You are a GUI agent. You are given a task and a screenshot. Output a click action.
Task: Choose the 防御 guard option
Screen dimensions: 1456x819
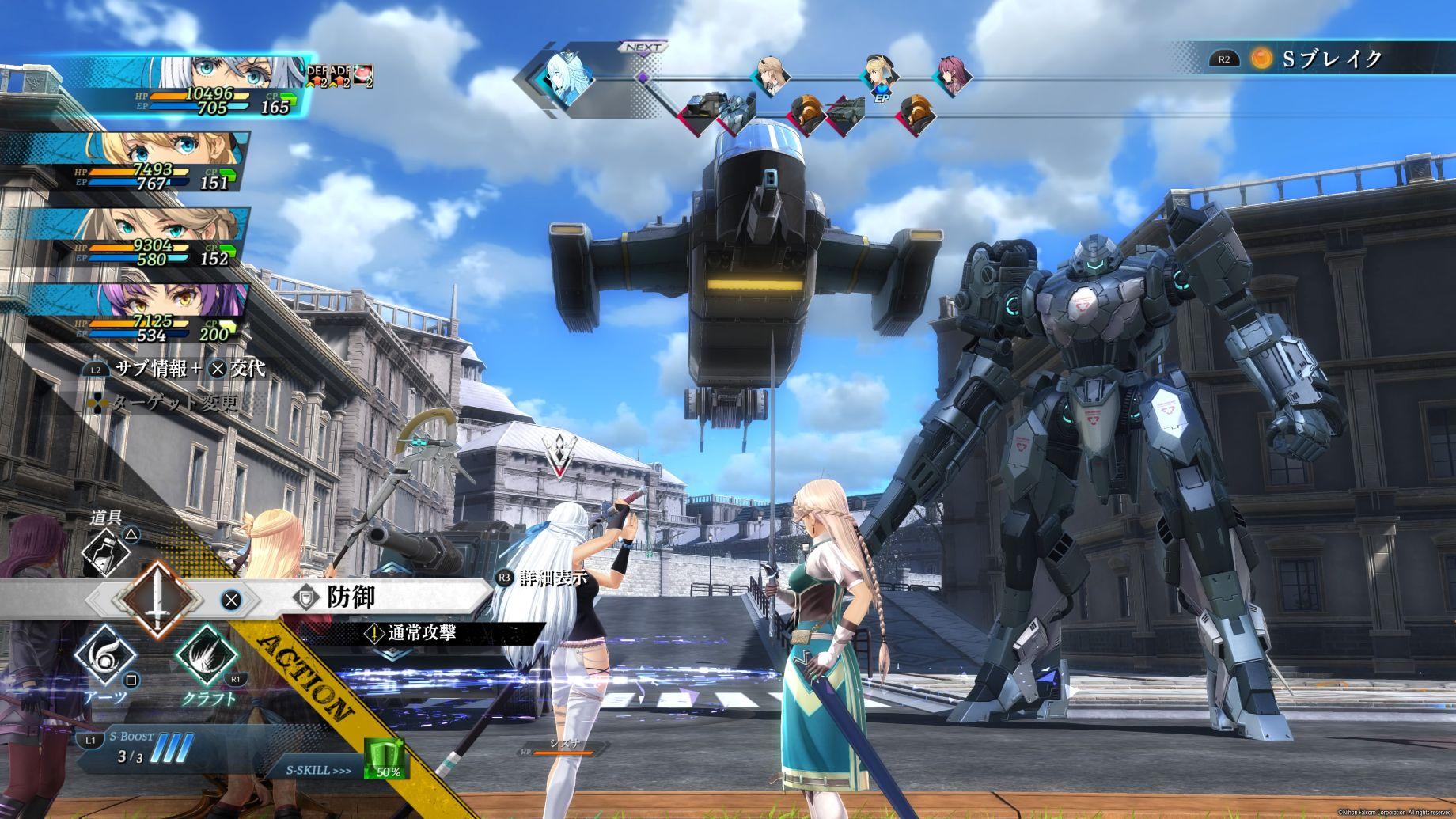tap(351, 597)
